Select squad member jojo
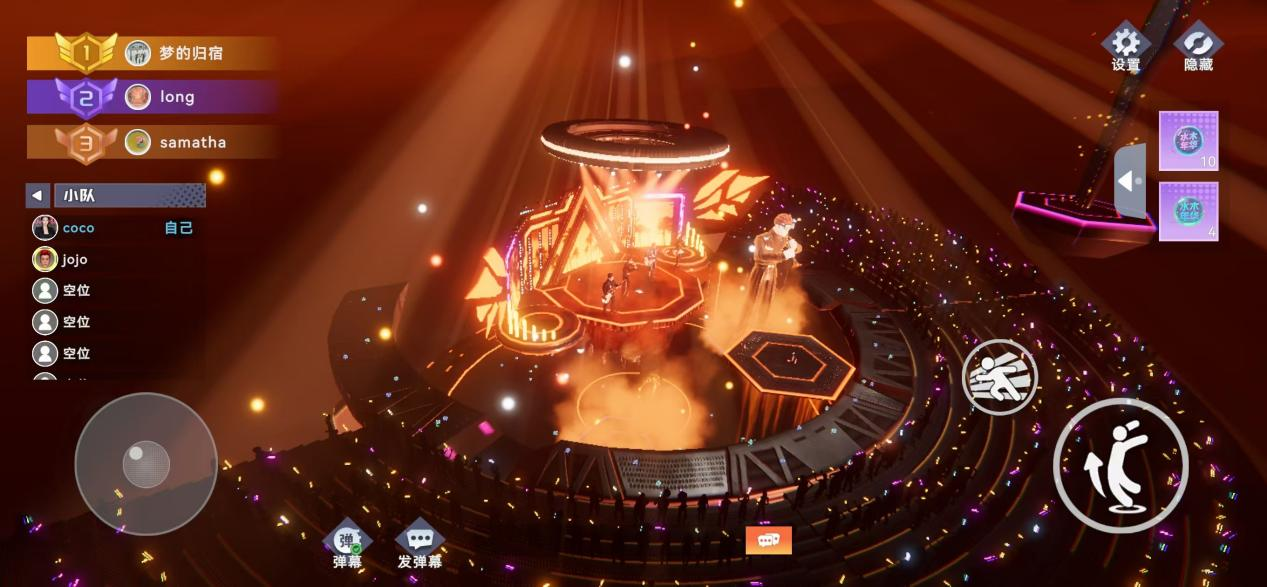This screenshot has height=587, width=1267. [x=74, y=260]
